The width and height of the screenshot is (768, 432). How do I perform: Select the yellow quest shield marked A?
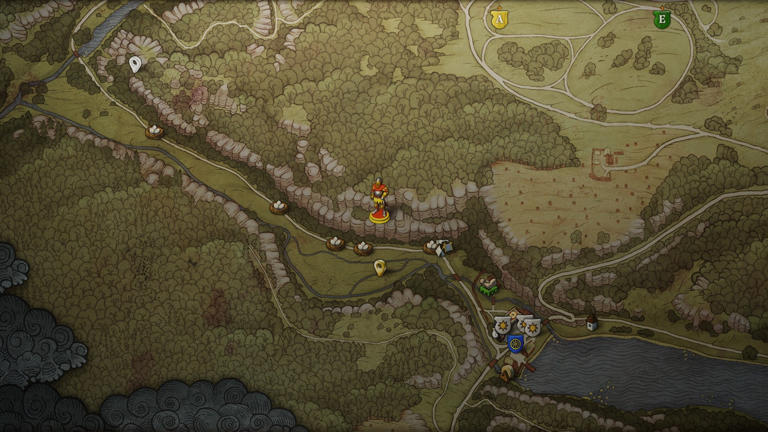(498, 18)
